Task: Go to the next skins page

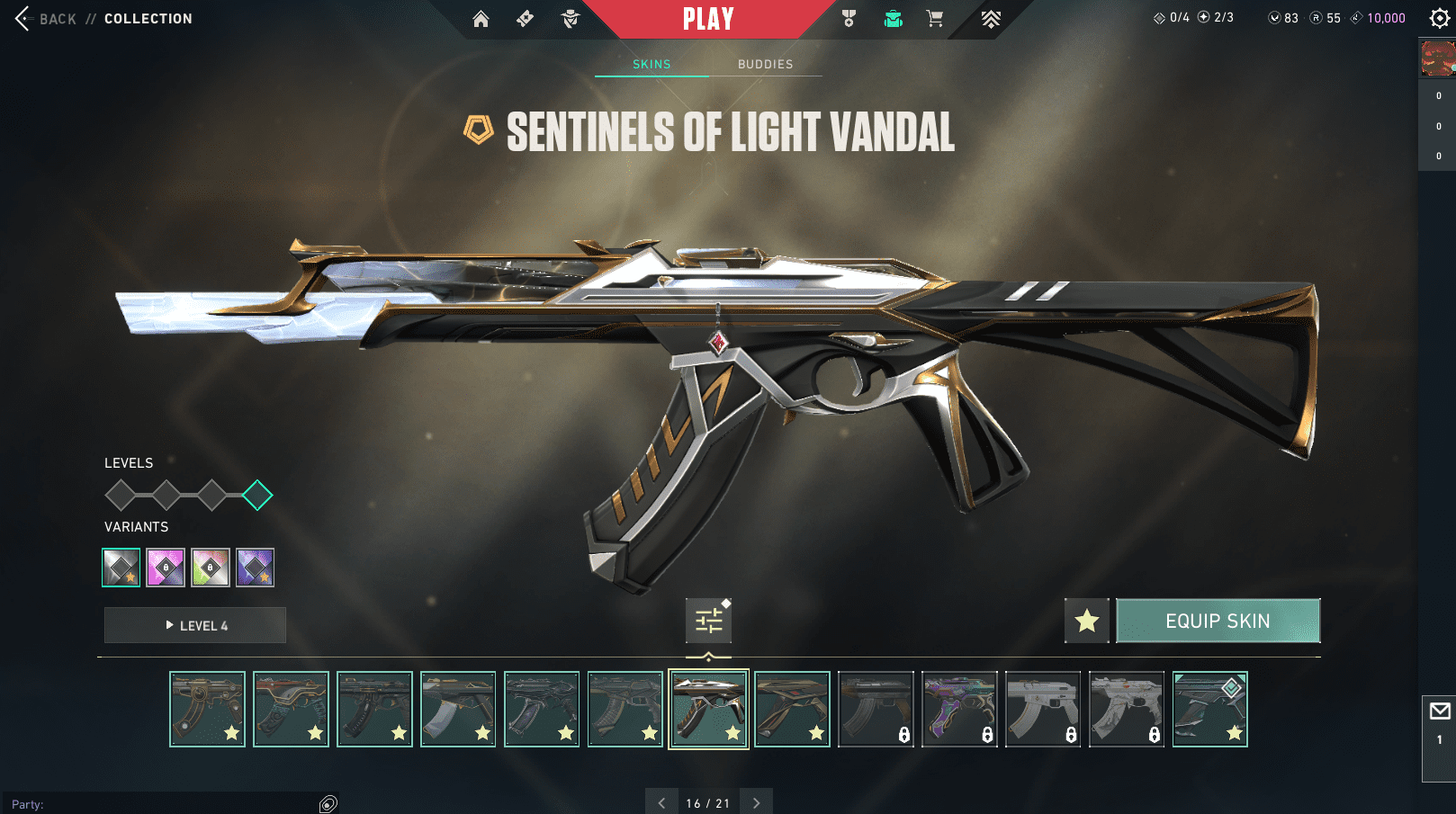Action: [x=756, y=802]
